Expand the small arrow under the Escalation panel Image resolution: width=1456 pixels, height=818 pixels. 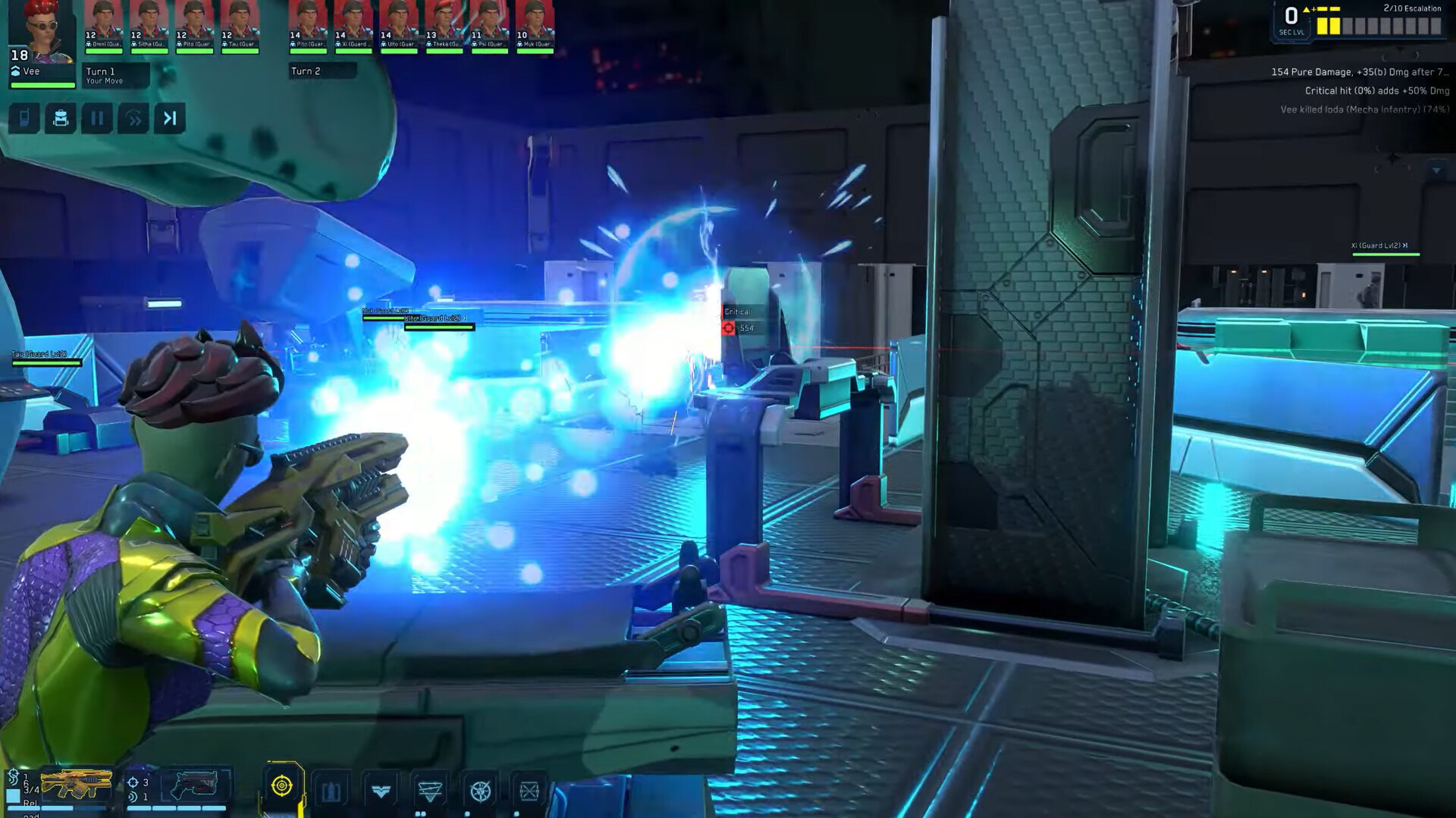click(1401, 50)
